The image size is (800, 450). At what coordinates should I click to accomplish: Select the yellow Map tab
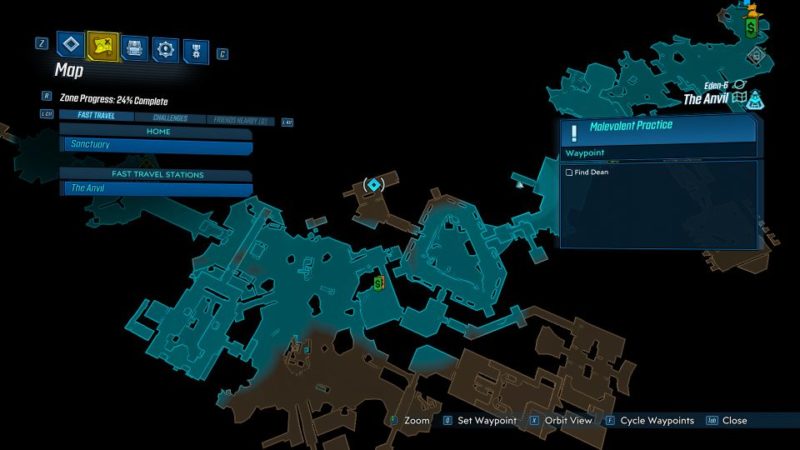[x=102, y=44]
